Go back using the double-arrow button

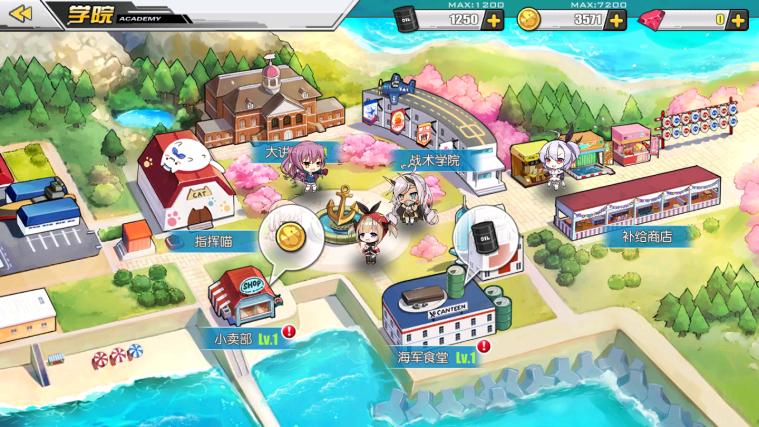[22, 13]
